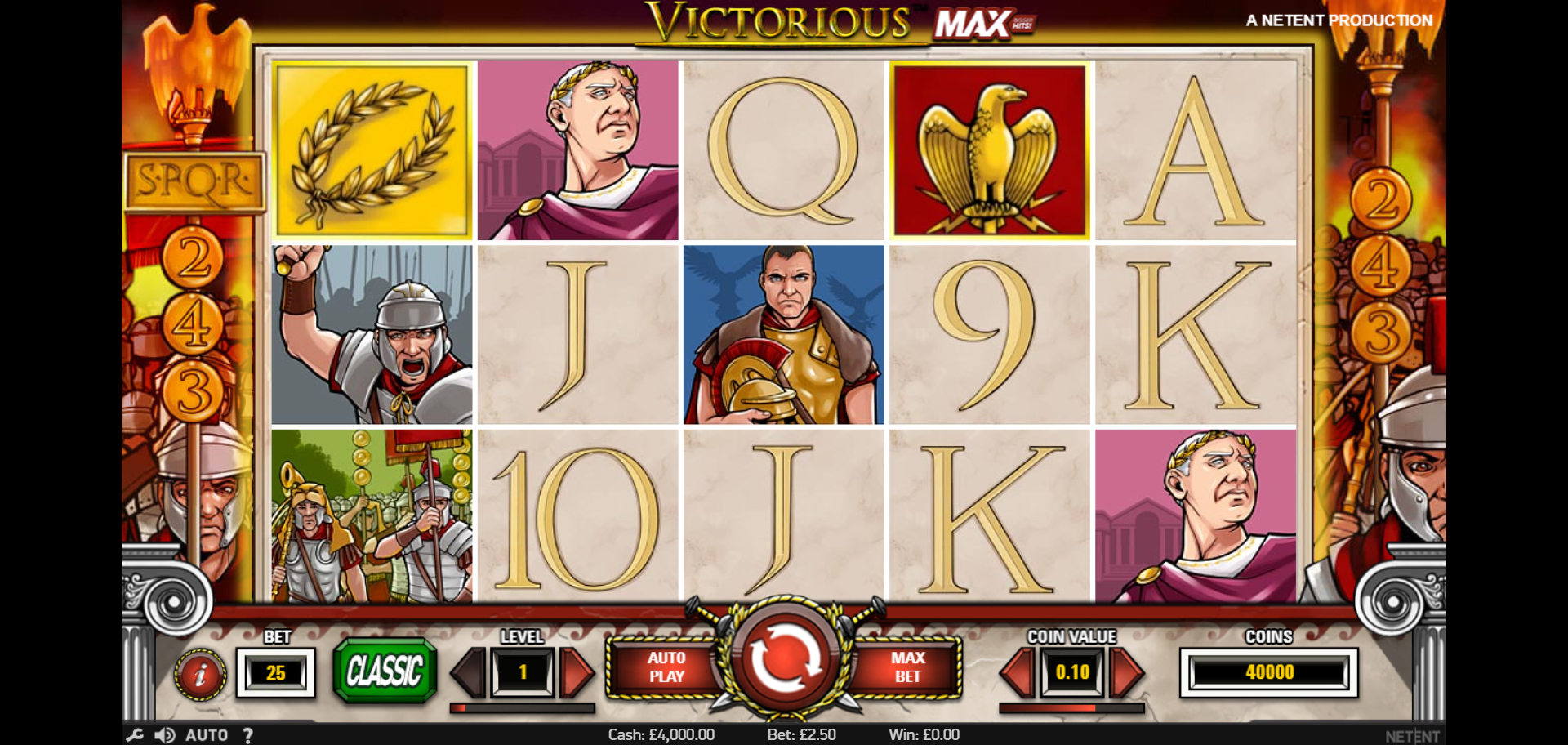Open the question mark help
Screen dimensions: 1568x745
click(247, 735)
